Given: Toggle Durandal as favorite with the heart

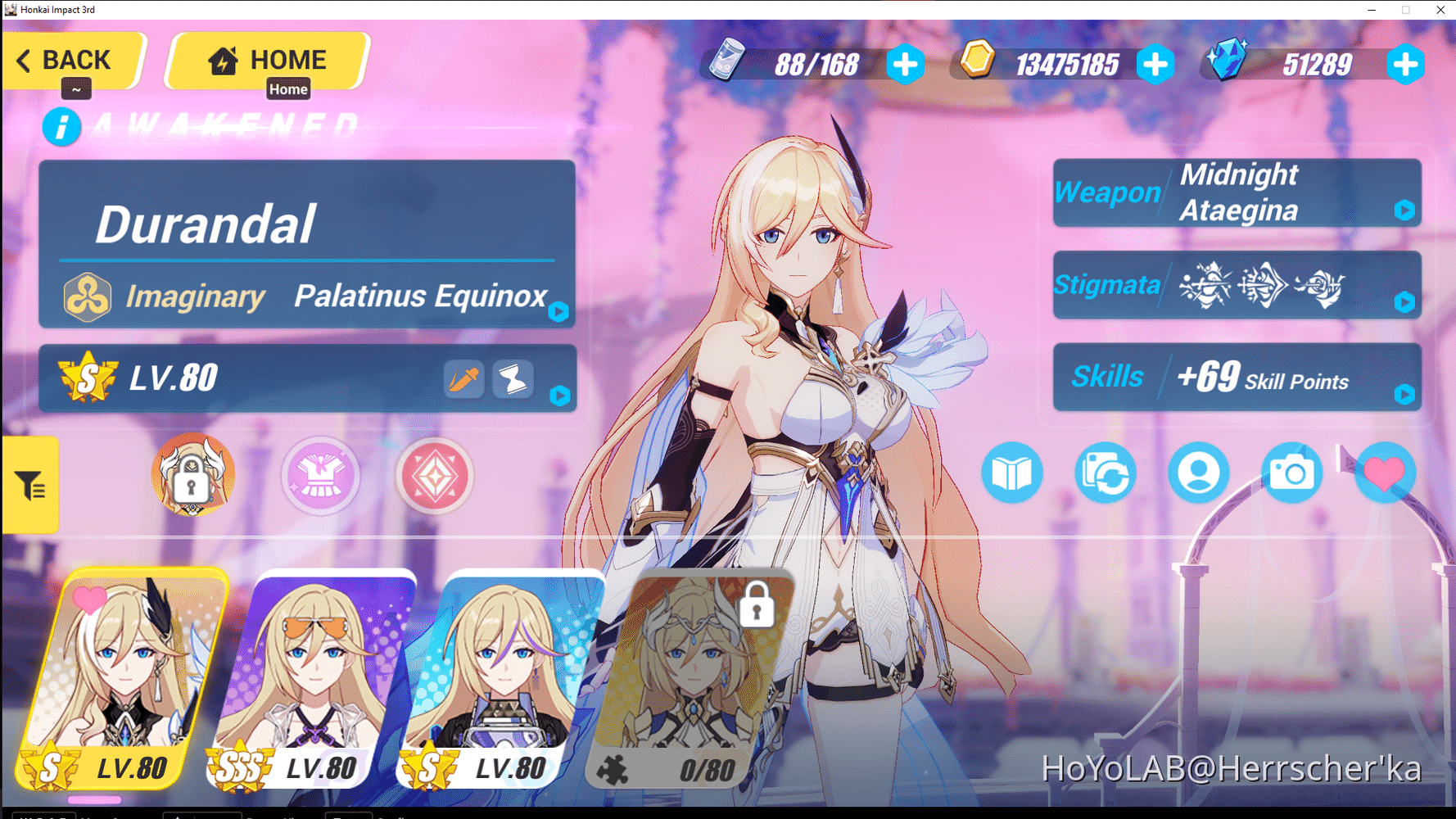Looking at the screenshot, I should [x=1384, y=473].
